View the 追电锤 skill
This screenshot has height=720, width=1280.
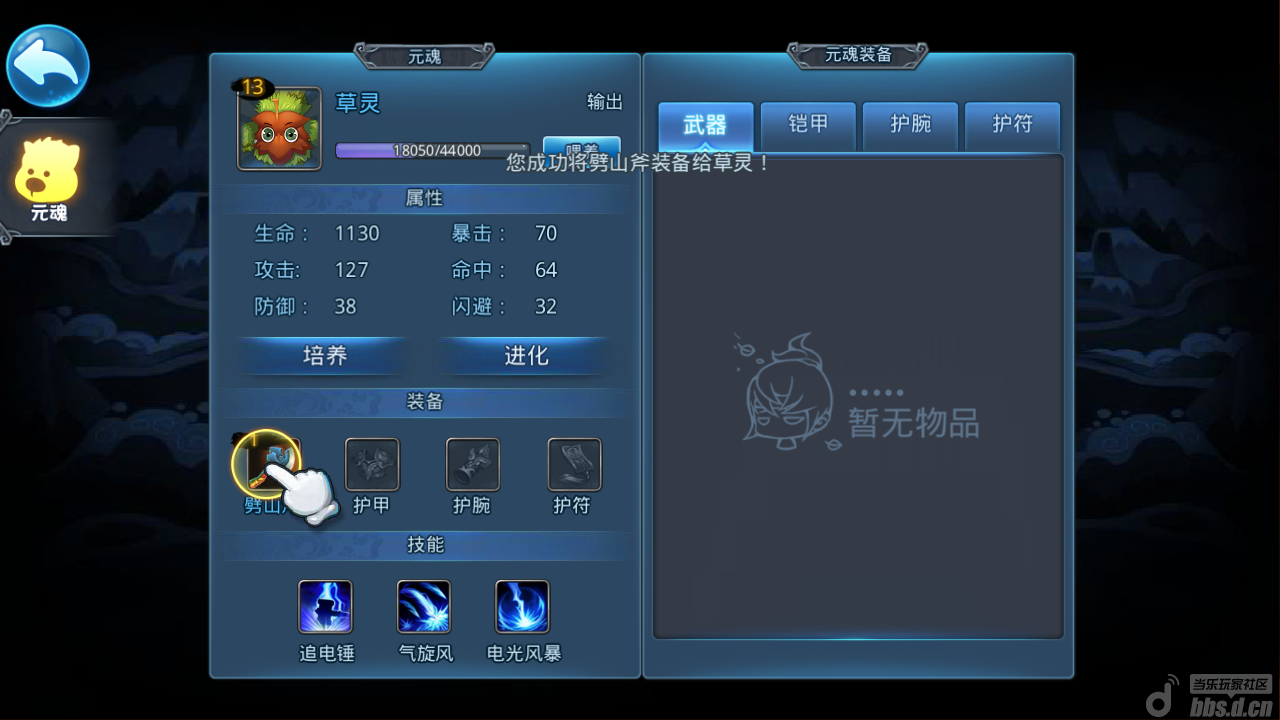point(325,607)
